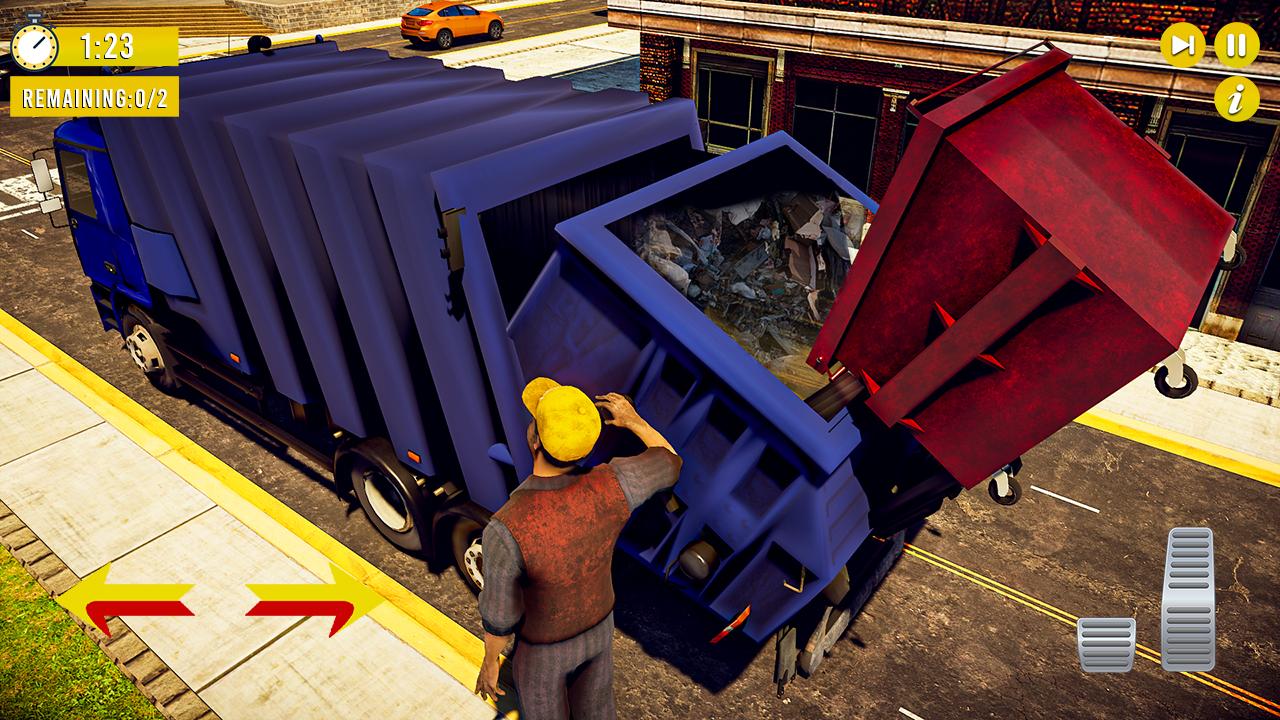The image size is (1280, 720).
Task: Pause the level using the top-right control
Action: (1236, 45)
